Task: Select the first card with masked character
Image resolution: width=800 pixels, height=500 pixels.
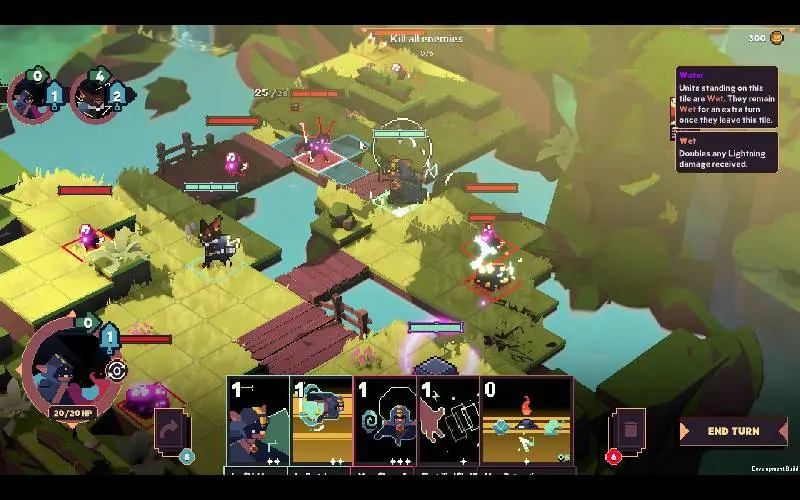Action: 258,421
